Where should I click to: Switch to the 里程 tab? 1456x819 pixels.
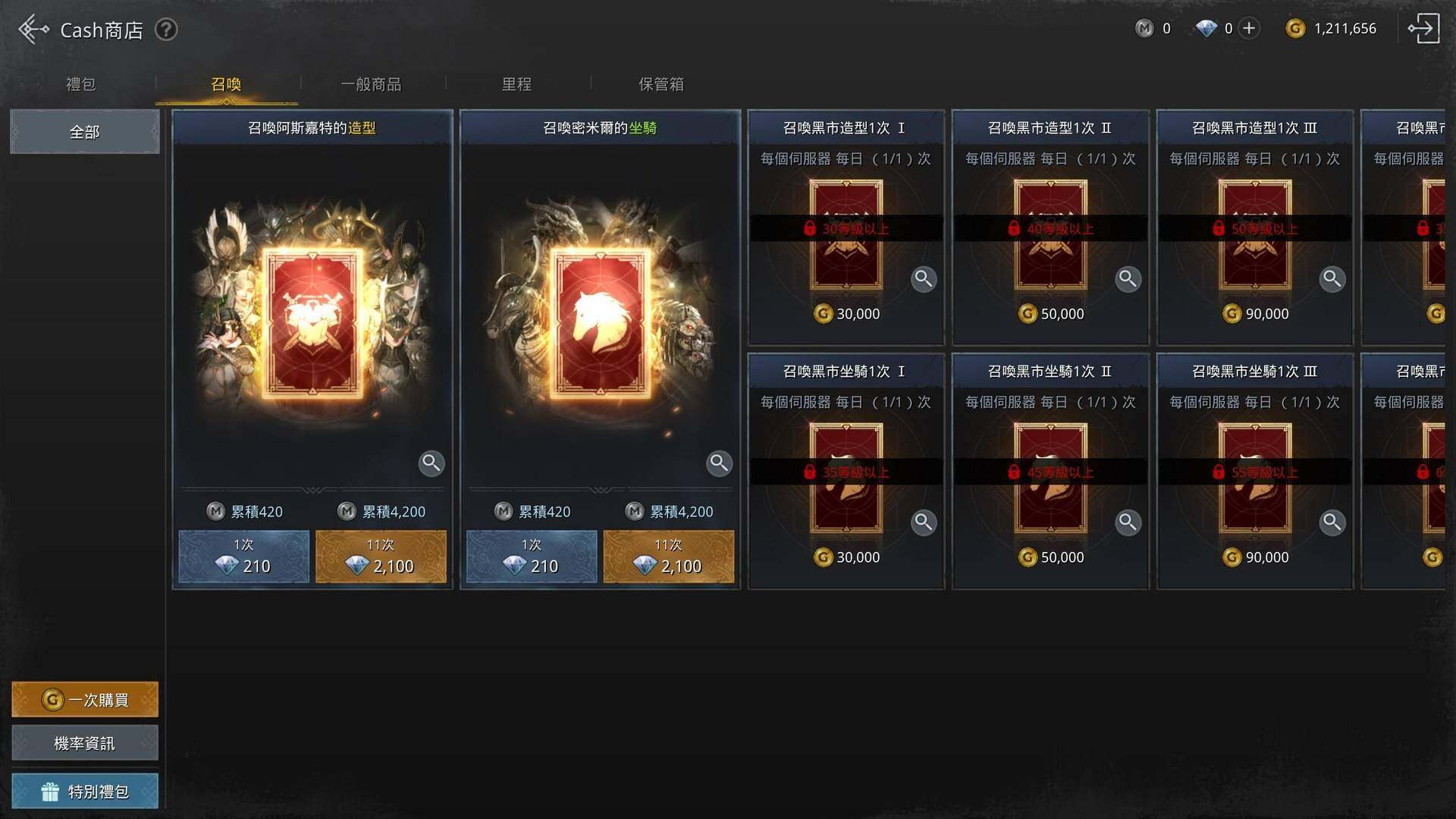tap(516, 84)
